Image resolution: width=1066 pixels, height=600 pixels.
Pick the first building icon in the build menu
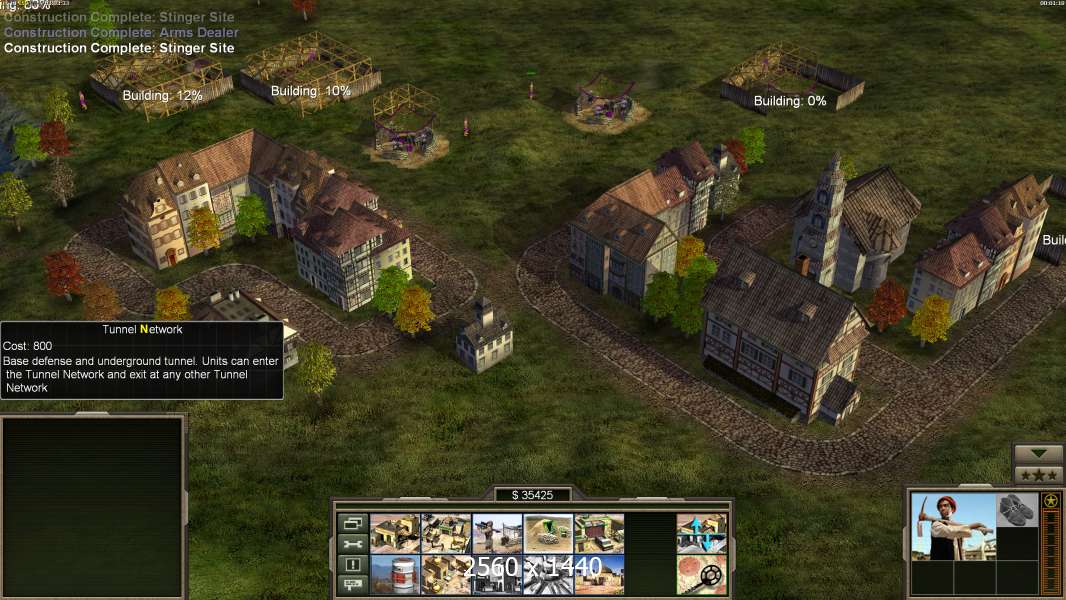click(x=395, y=534)
